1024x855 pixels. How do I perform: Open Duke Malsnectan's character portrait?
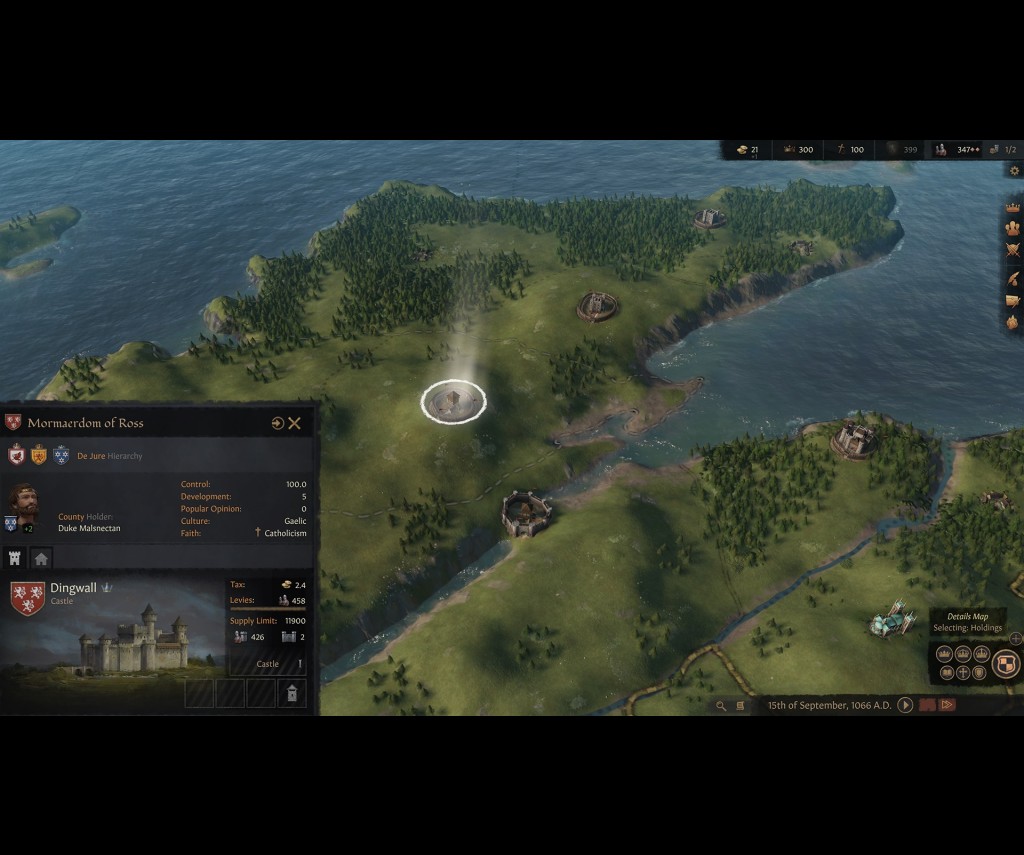24,501
